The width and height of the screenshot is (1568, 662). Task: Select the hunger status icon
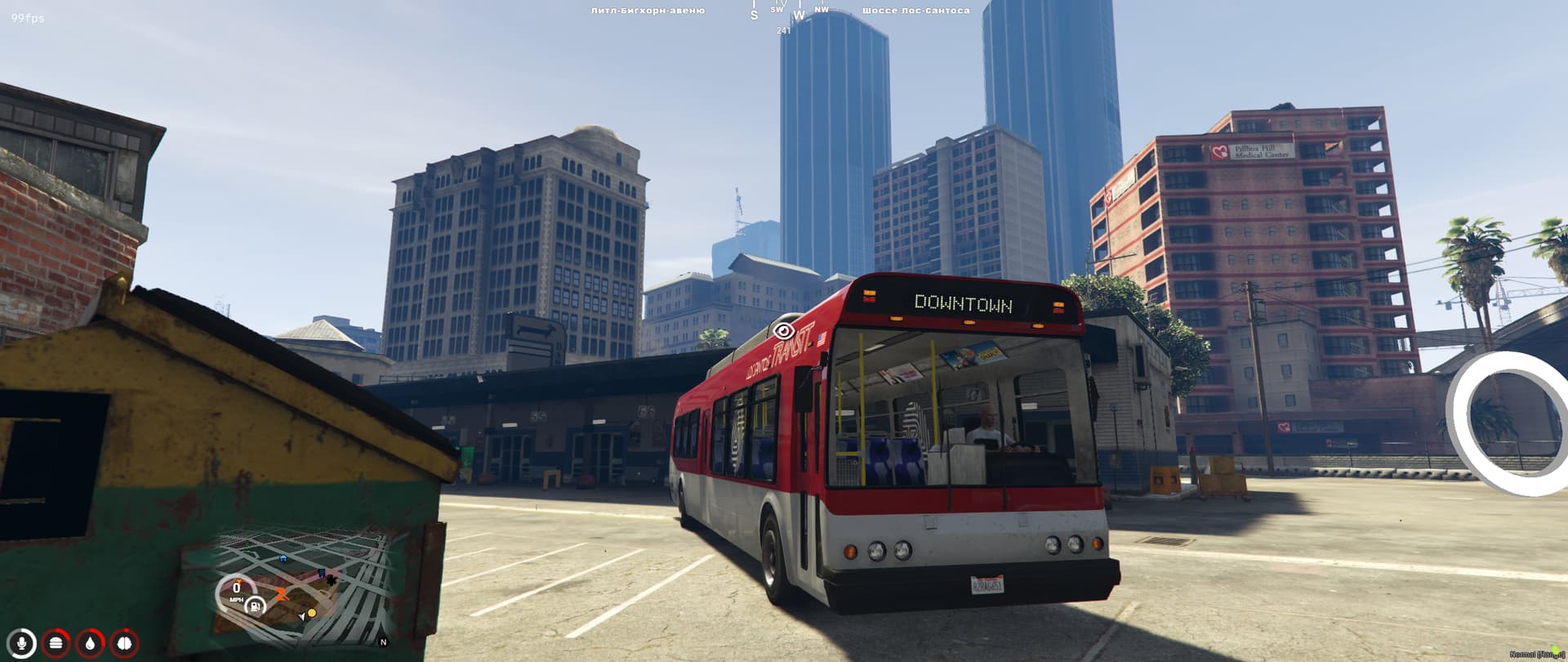click(54, 644)
